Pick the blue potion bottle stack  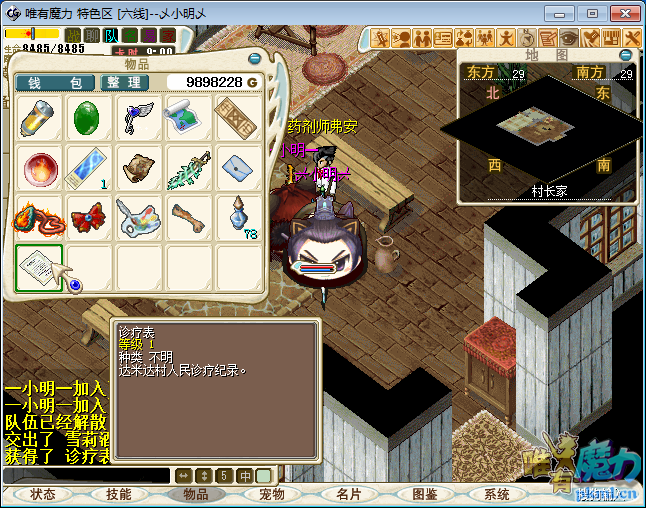click(x=239, y=217)
